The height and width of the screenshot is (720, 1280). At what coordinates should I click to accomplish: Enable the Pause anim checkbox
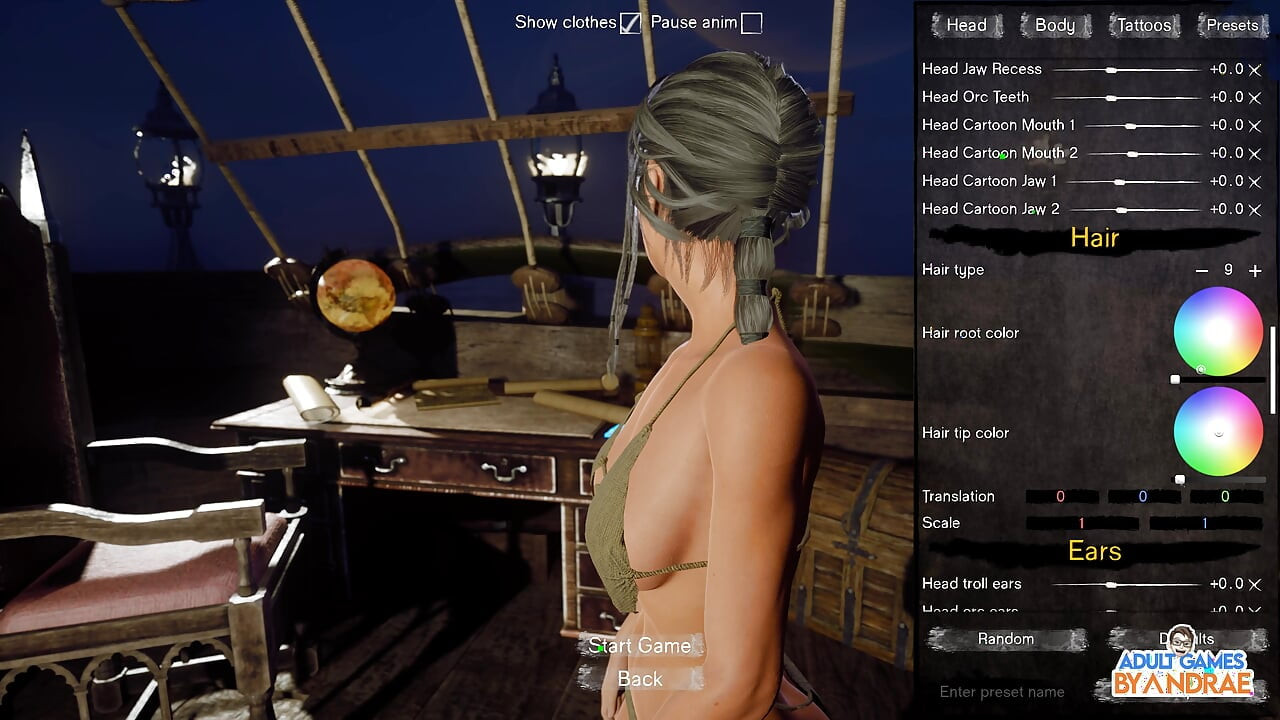coord(750,21)
